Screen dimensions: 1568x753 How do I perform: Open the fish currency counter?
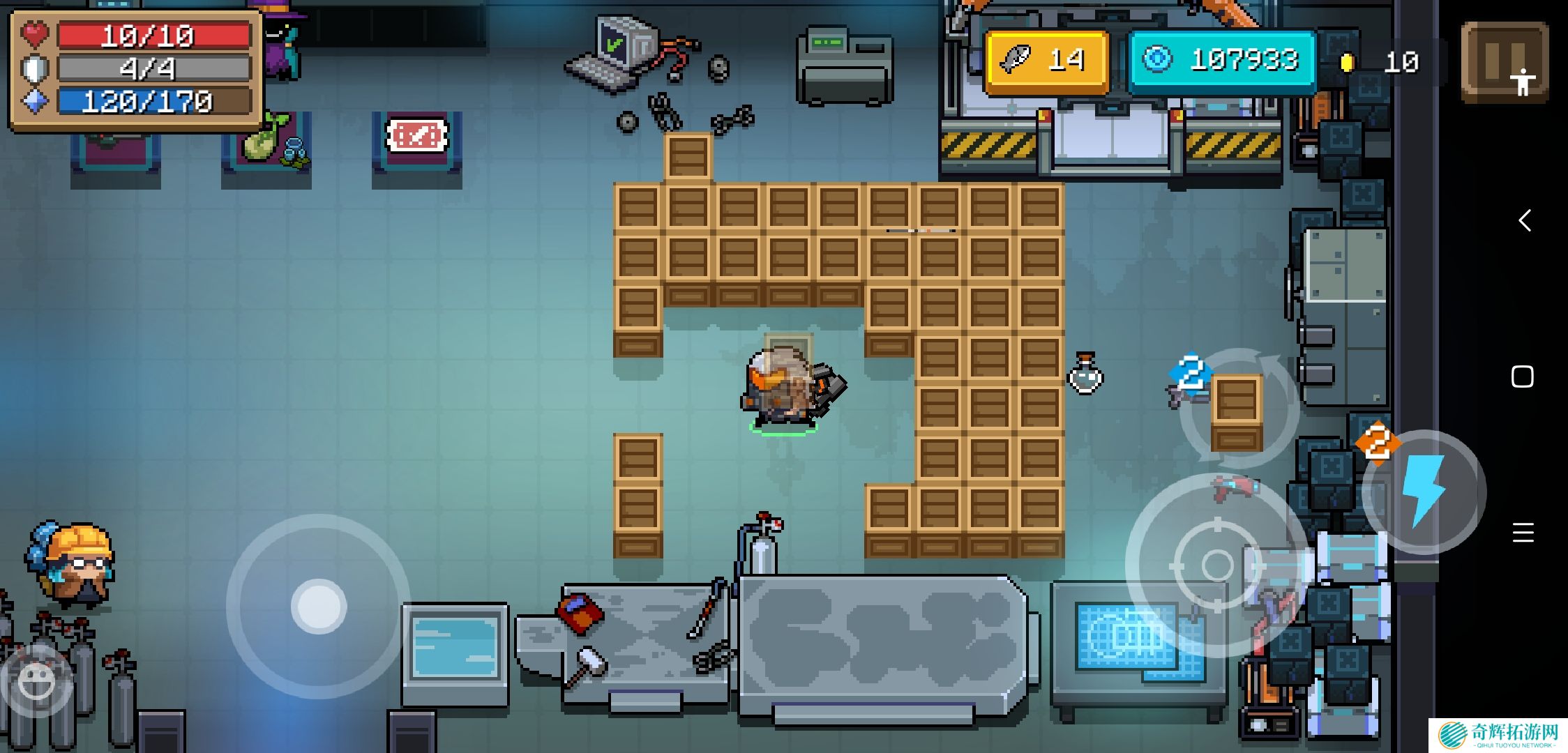(x=1046, y=61)
